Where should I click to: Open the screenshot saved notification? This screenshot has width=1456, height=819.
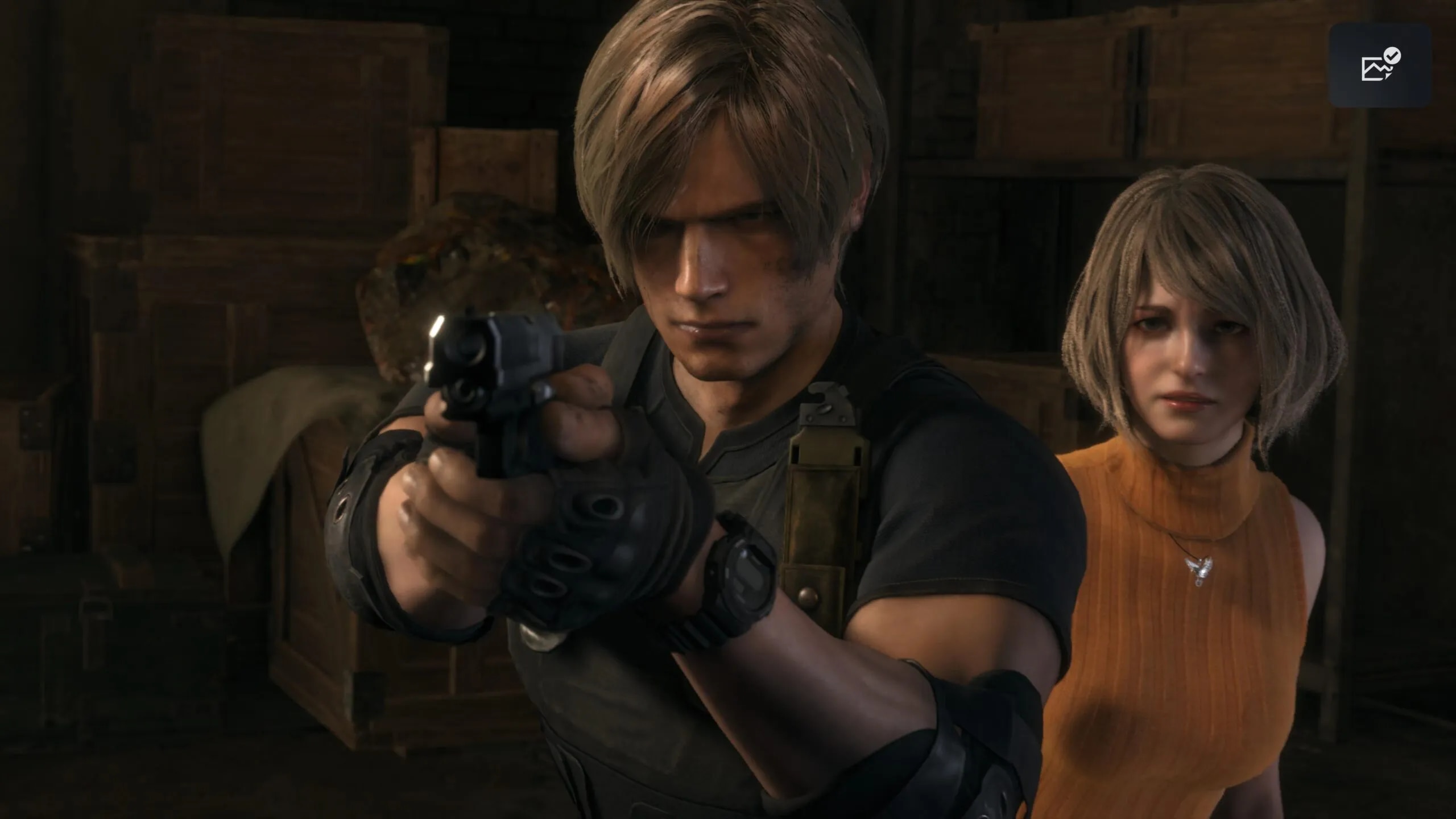tap(1379, 65)
